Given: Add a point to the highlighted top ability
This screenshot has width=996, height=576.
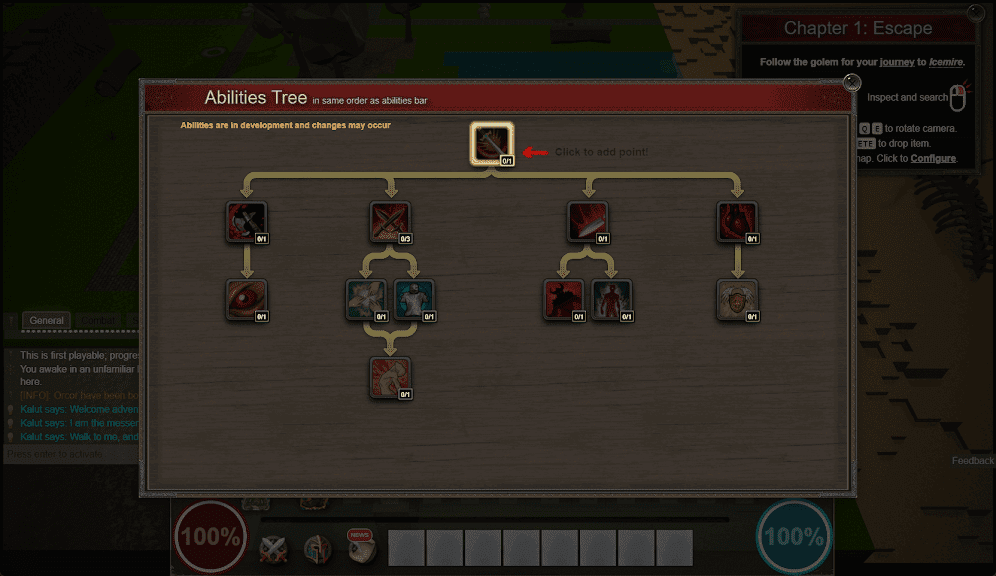Looking at the screenshot, I should [x=492, y=144].
